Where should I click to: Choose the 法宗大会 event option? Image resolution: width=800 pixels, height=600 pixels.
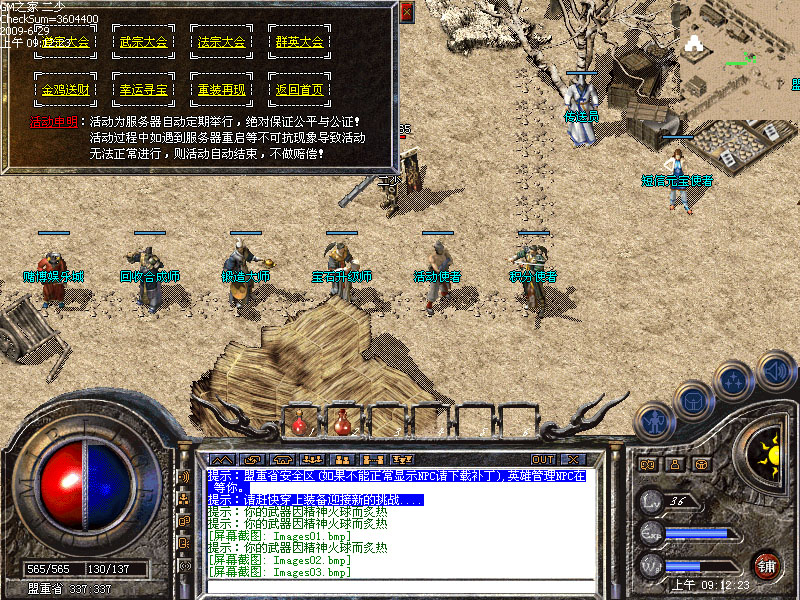pos(222,43)
